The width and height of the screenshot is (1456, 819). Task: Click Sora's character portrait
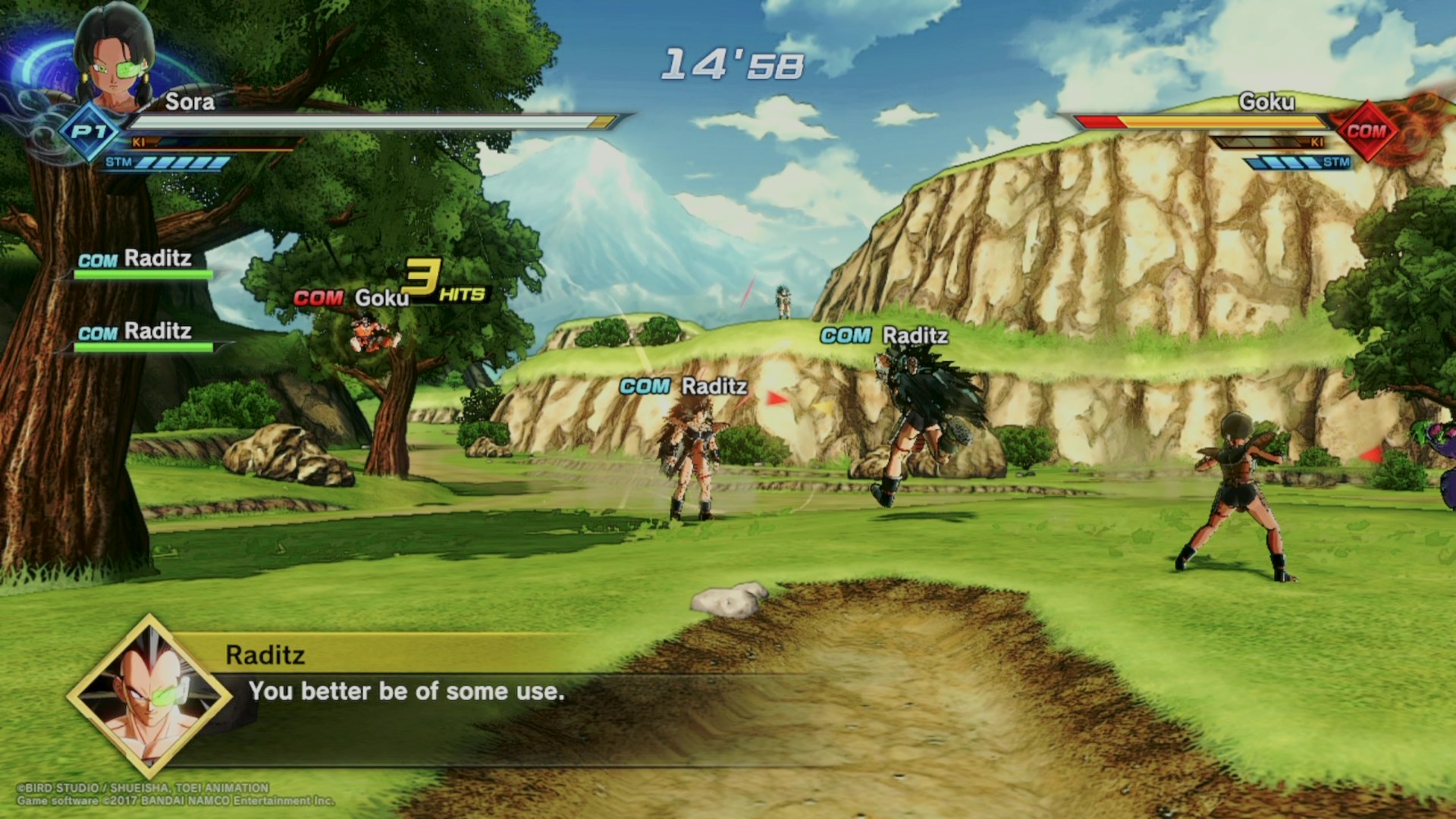coord(114,57)
